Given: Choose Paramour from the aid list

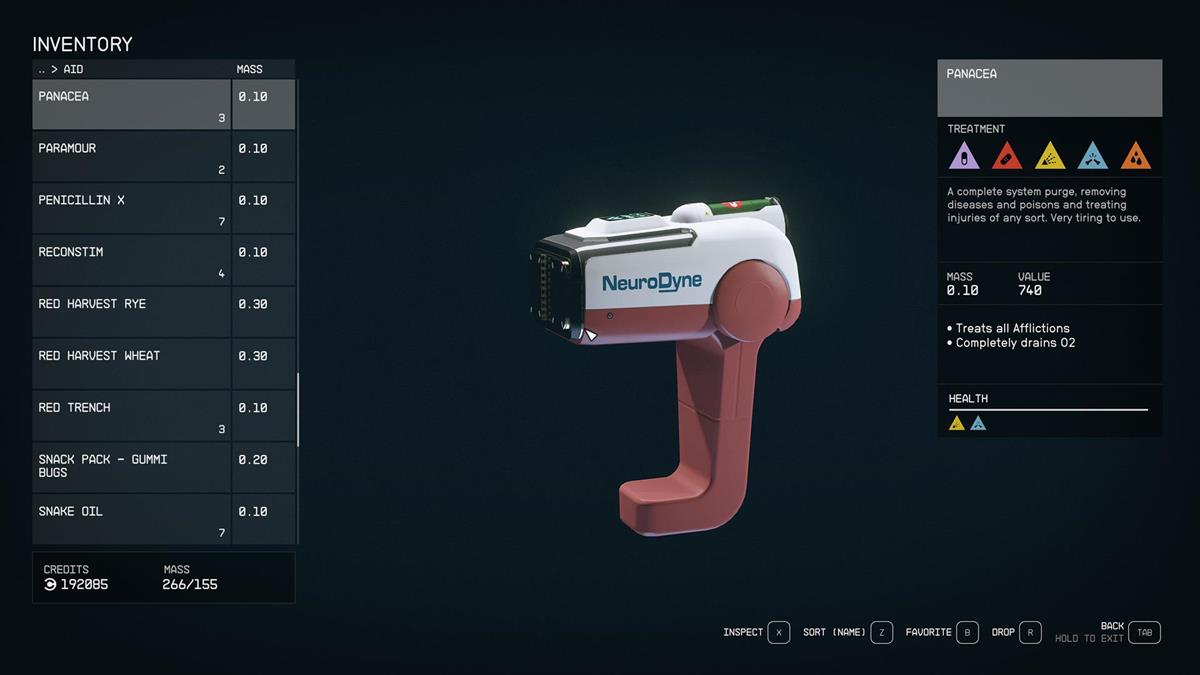Looking at the screenshot, I should (131, 157).
